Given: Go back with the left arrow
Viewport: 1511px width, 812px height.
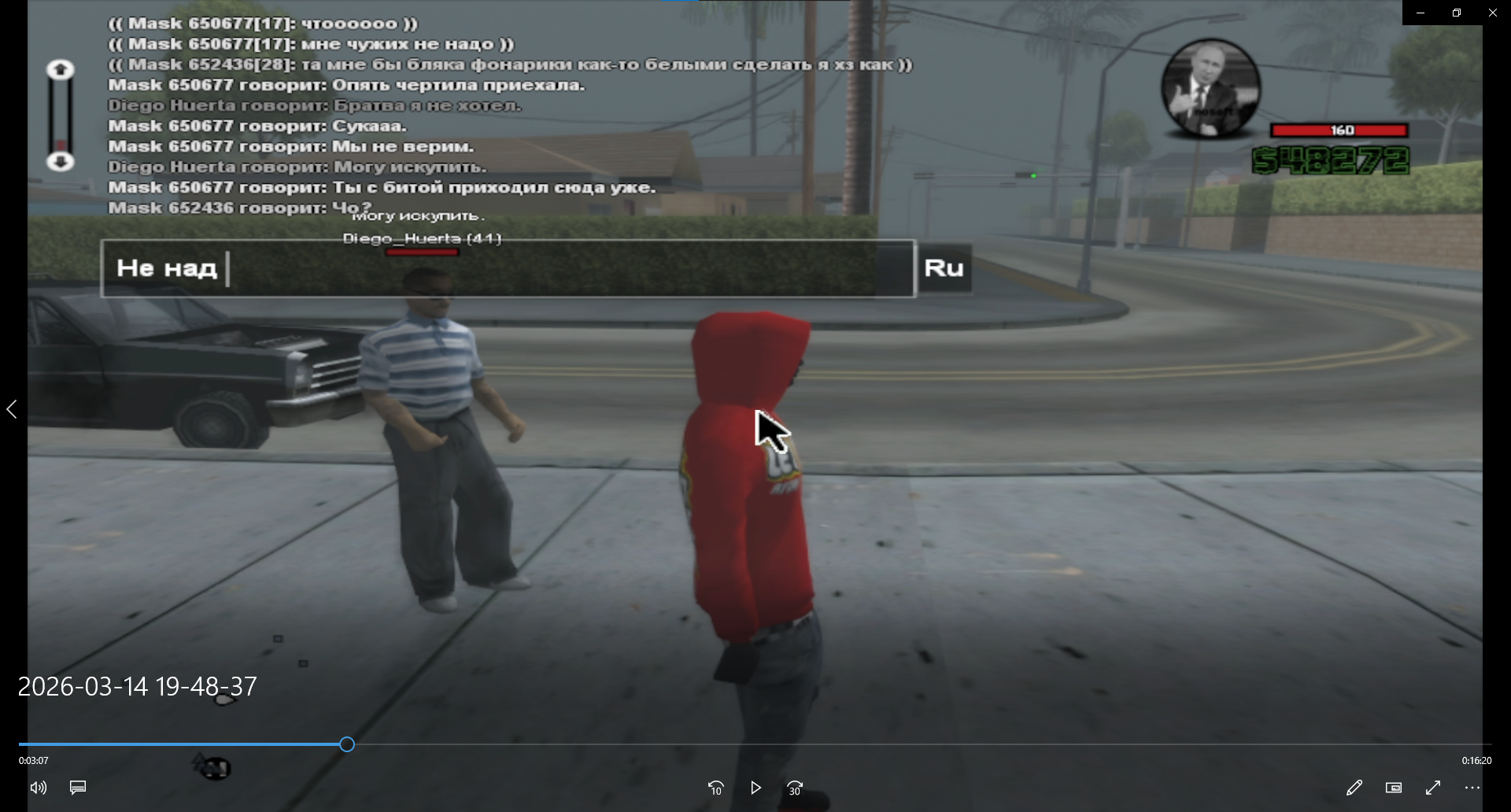Looking at the screenshot, I should [x=12, y=409].
